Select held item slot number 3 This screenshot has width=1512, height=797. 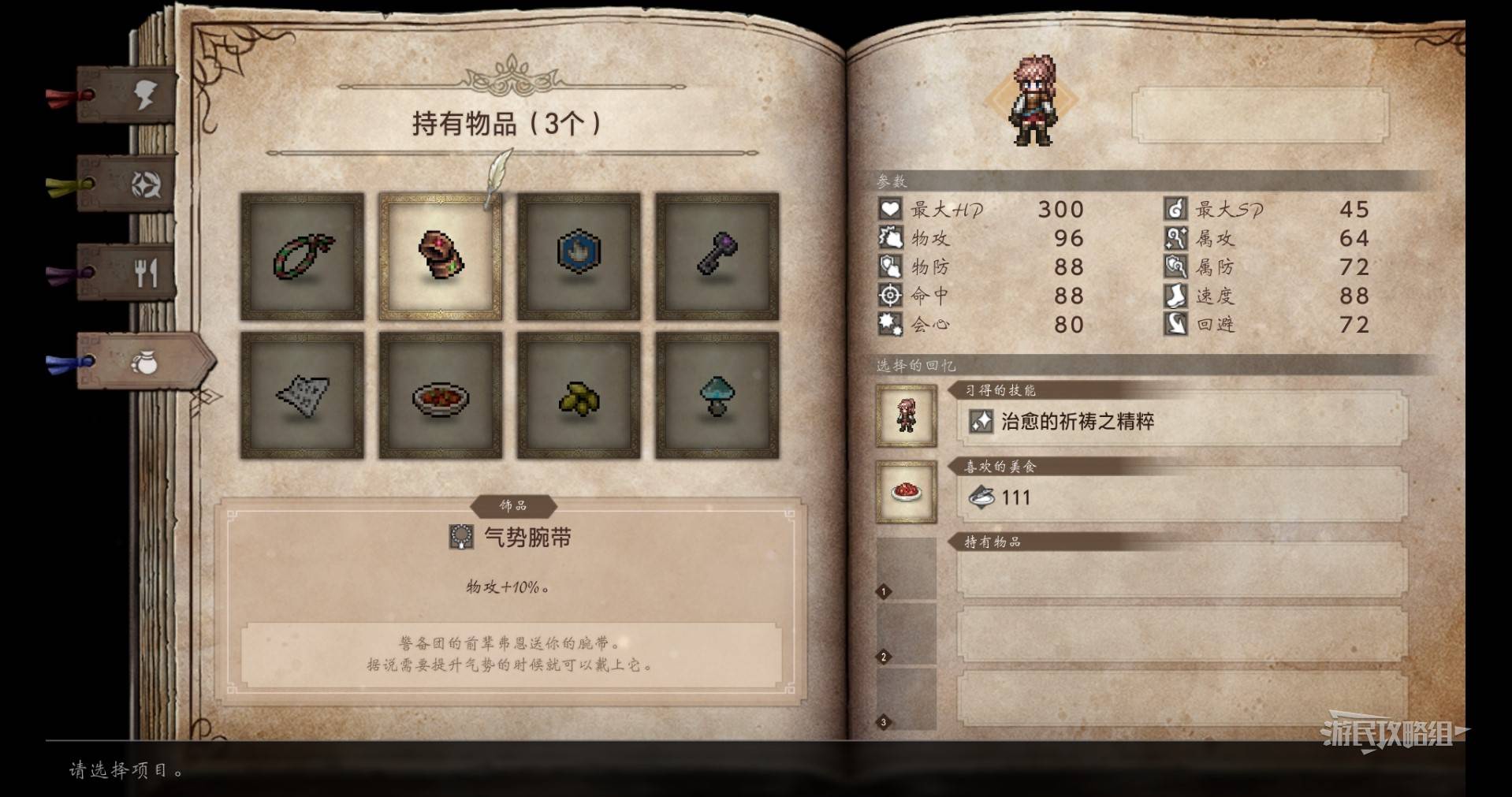point(1182,699)
